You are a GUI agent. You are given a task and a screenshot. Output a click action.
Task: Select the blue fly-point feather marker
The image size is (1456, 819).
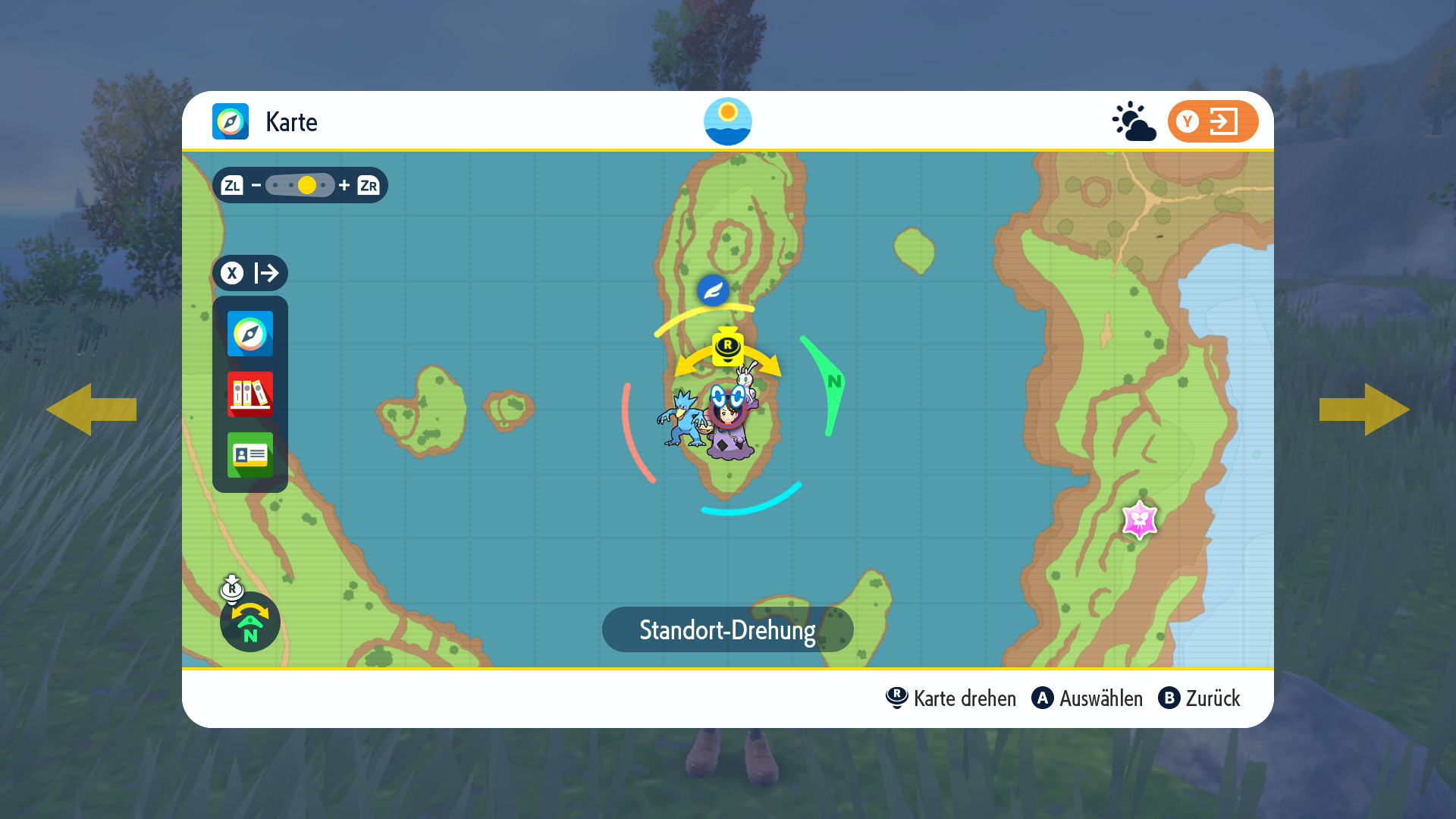tap(713, 290)
